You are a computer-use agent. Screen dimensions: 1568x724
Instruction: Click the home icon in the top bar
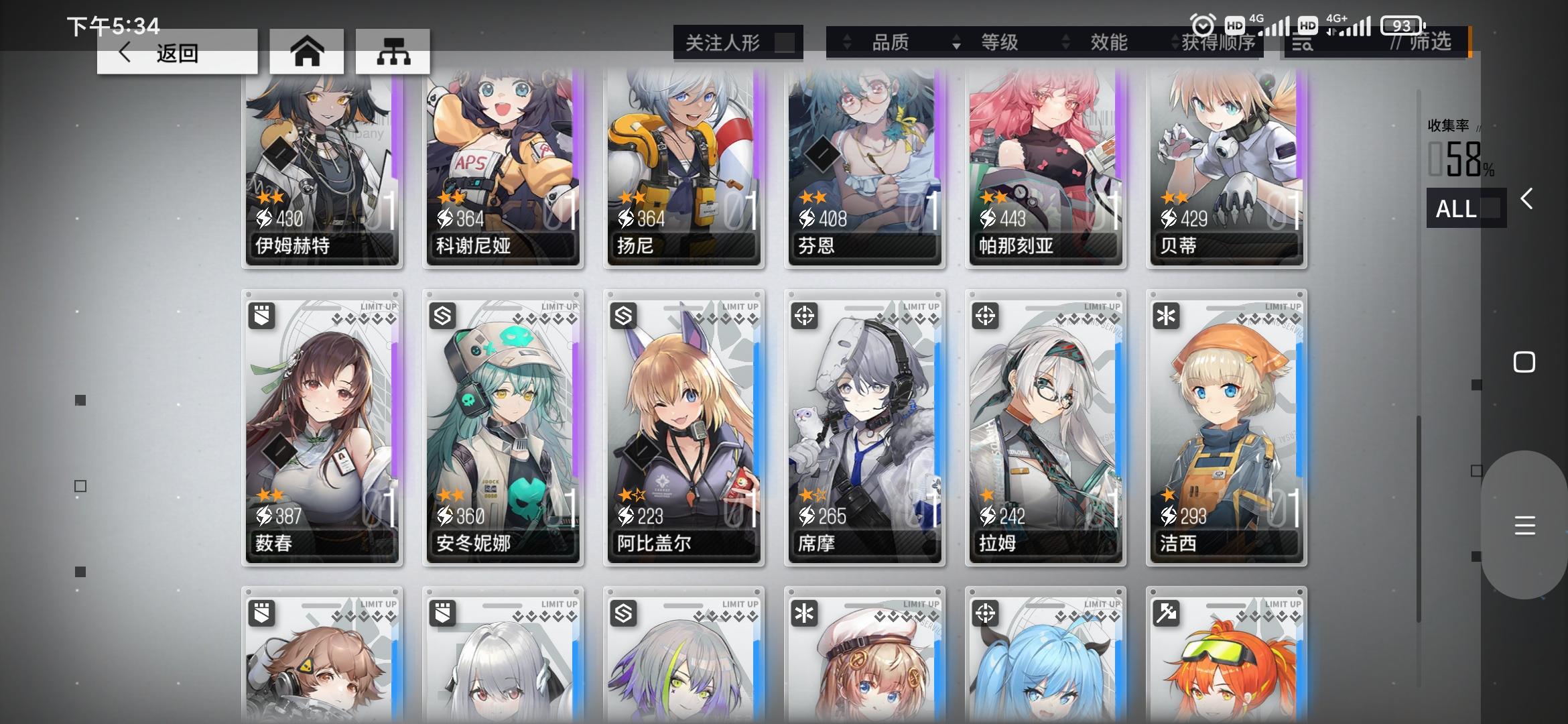point(308,50)
